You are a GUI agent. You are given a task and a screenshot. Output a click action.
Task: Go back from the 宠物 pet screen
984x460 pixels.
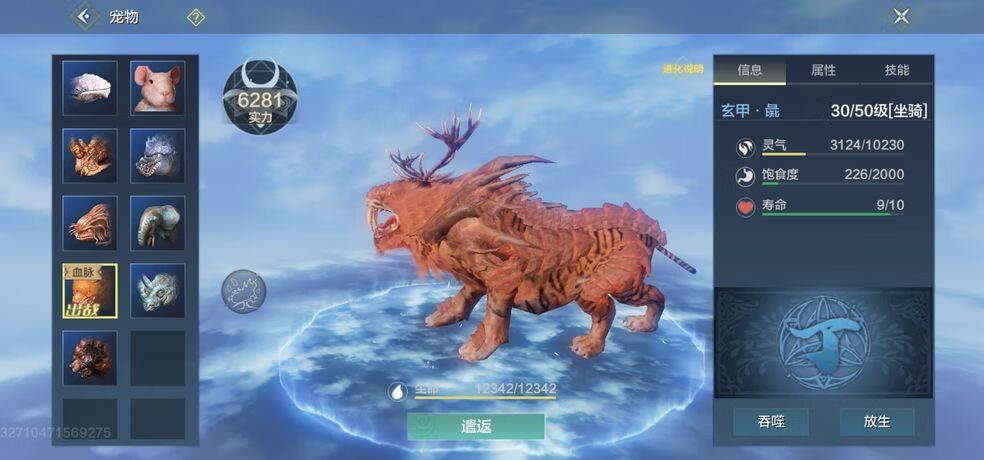pyautogui.click(x=85, y=15)
